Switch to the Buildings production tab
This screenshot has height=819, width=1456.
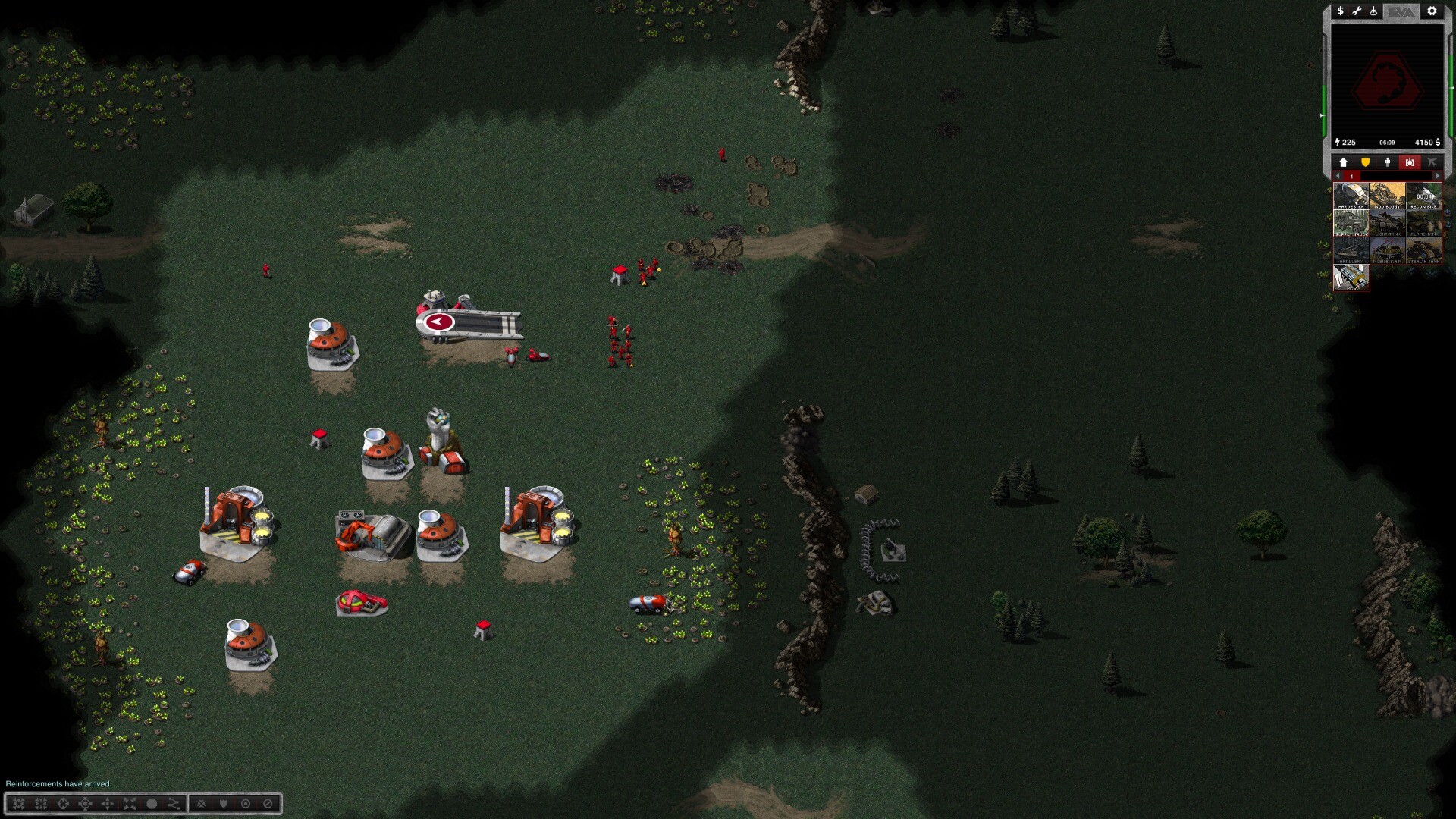tap(1343, 162)
